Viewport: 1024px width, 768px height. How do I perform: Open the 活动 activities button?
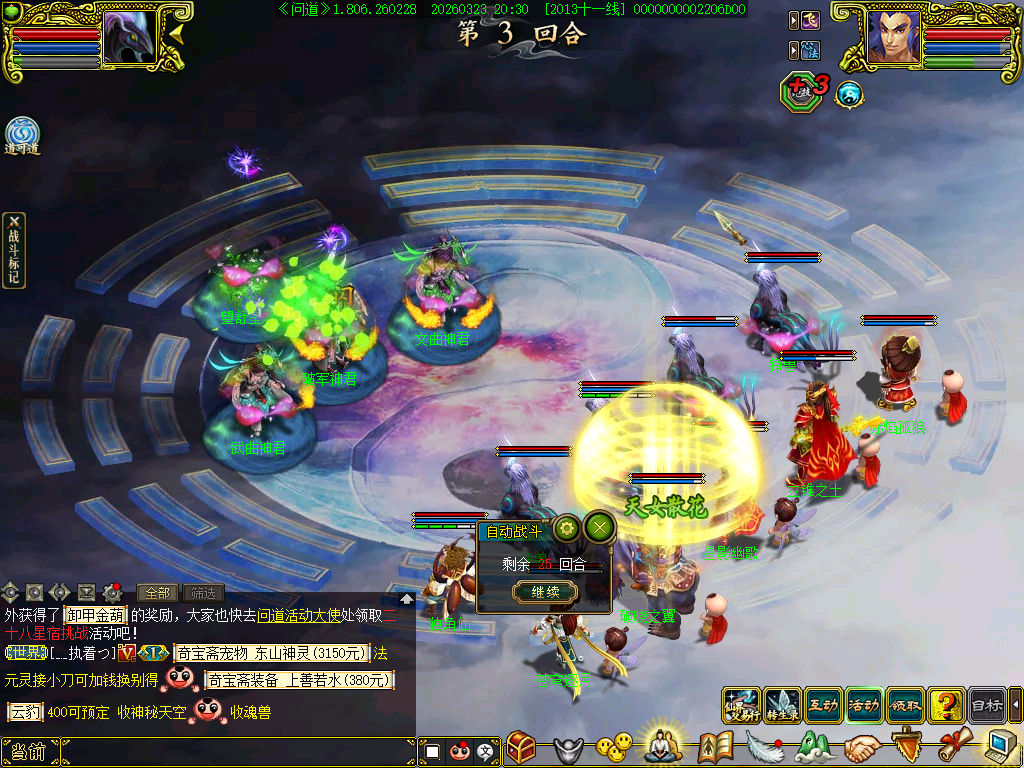pos(864,705)
